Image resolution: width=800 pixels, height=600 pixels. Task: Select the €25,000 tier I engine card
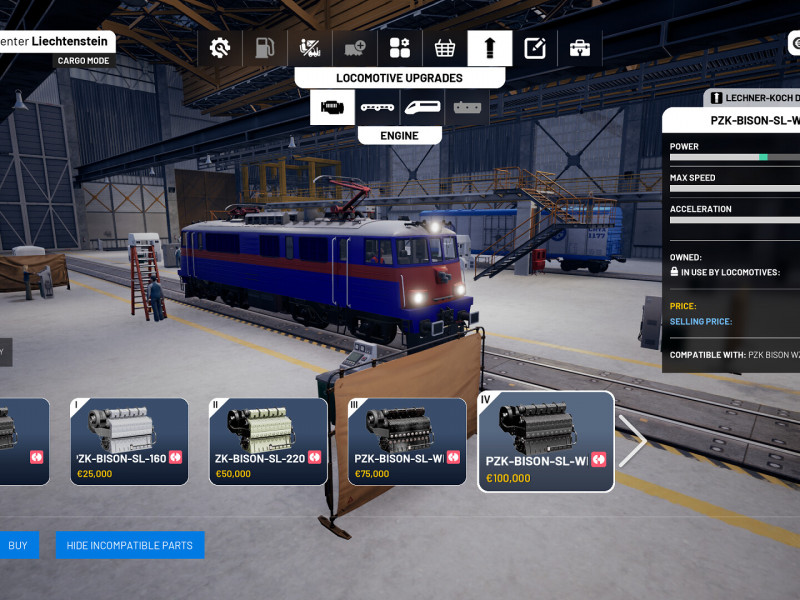(x=129, y=441)
